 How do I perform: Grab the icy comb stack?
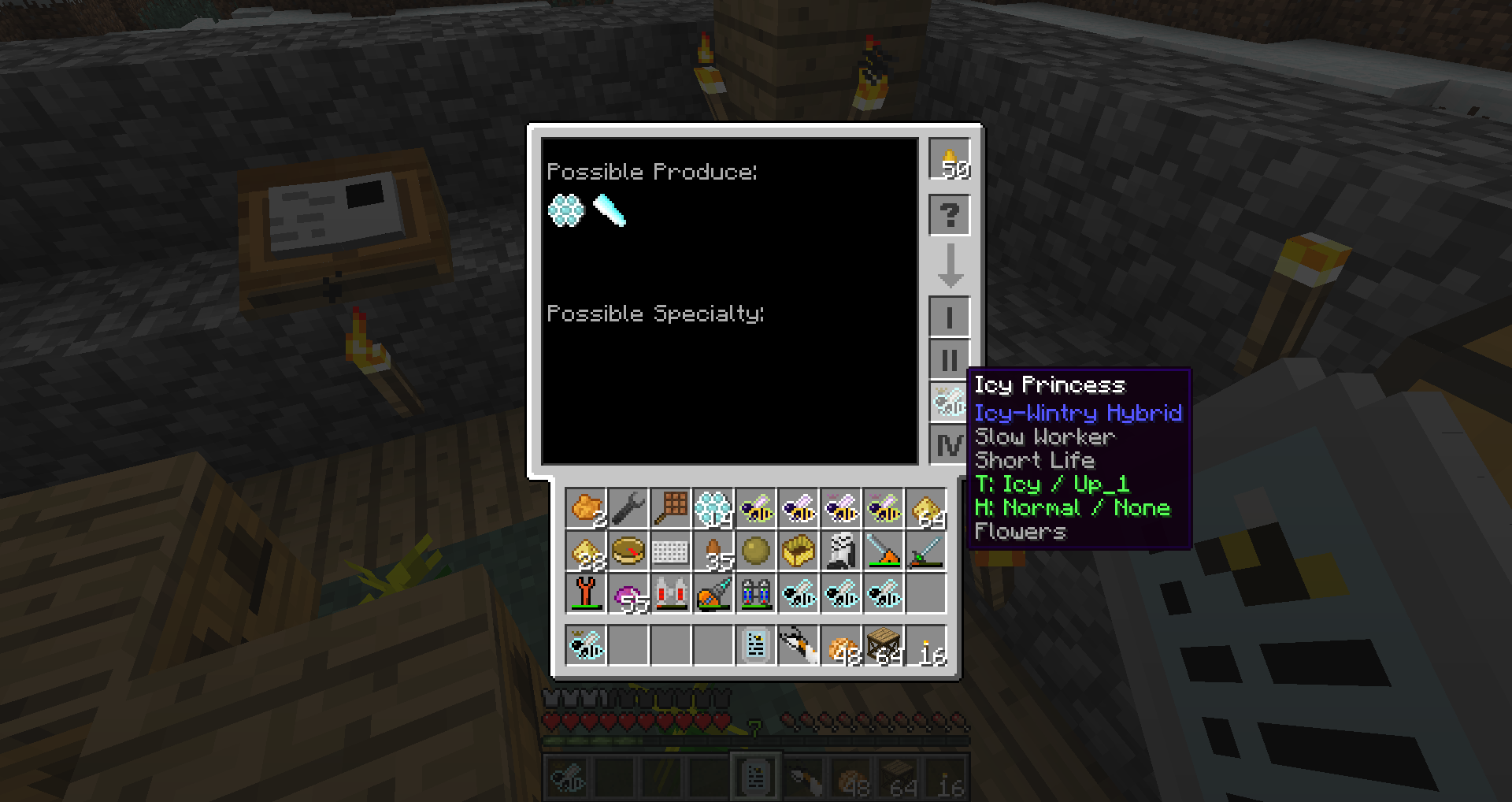pyautogui.click(x=713, y=508)
